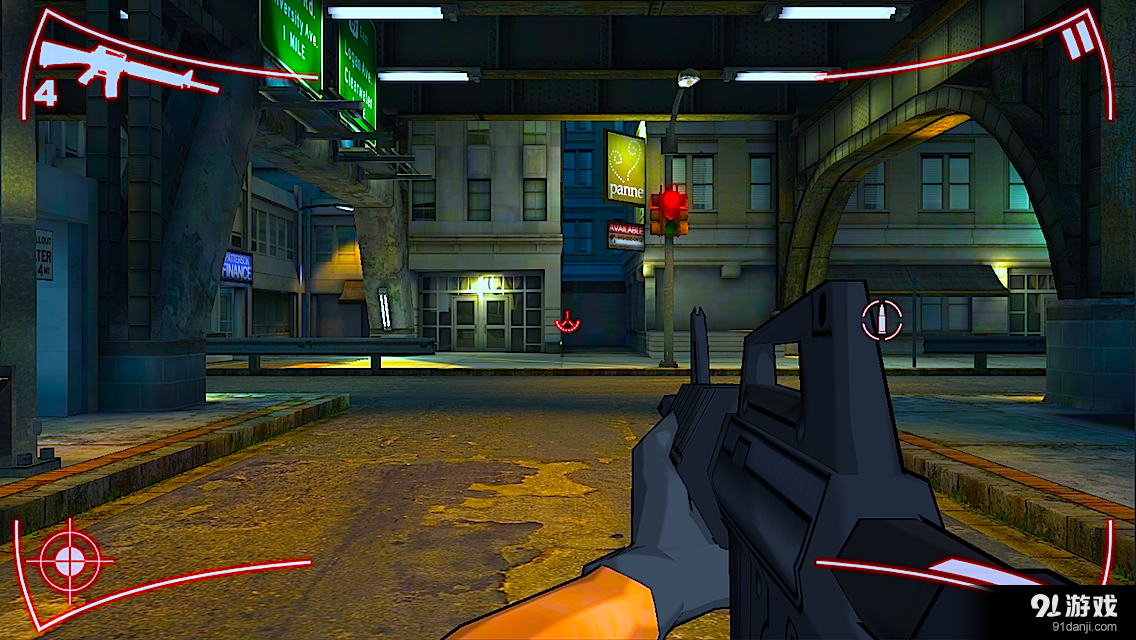Tap the red crosshair aim button
Image resolution: width=1136 pixels, height=640 pixels.
tap(69, 561)
